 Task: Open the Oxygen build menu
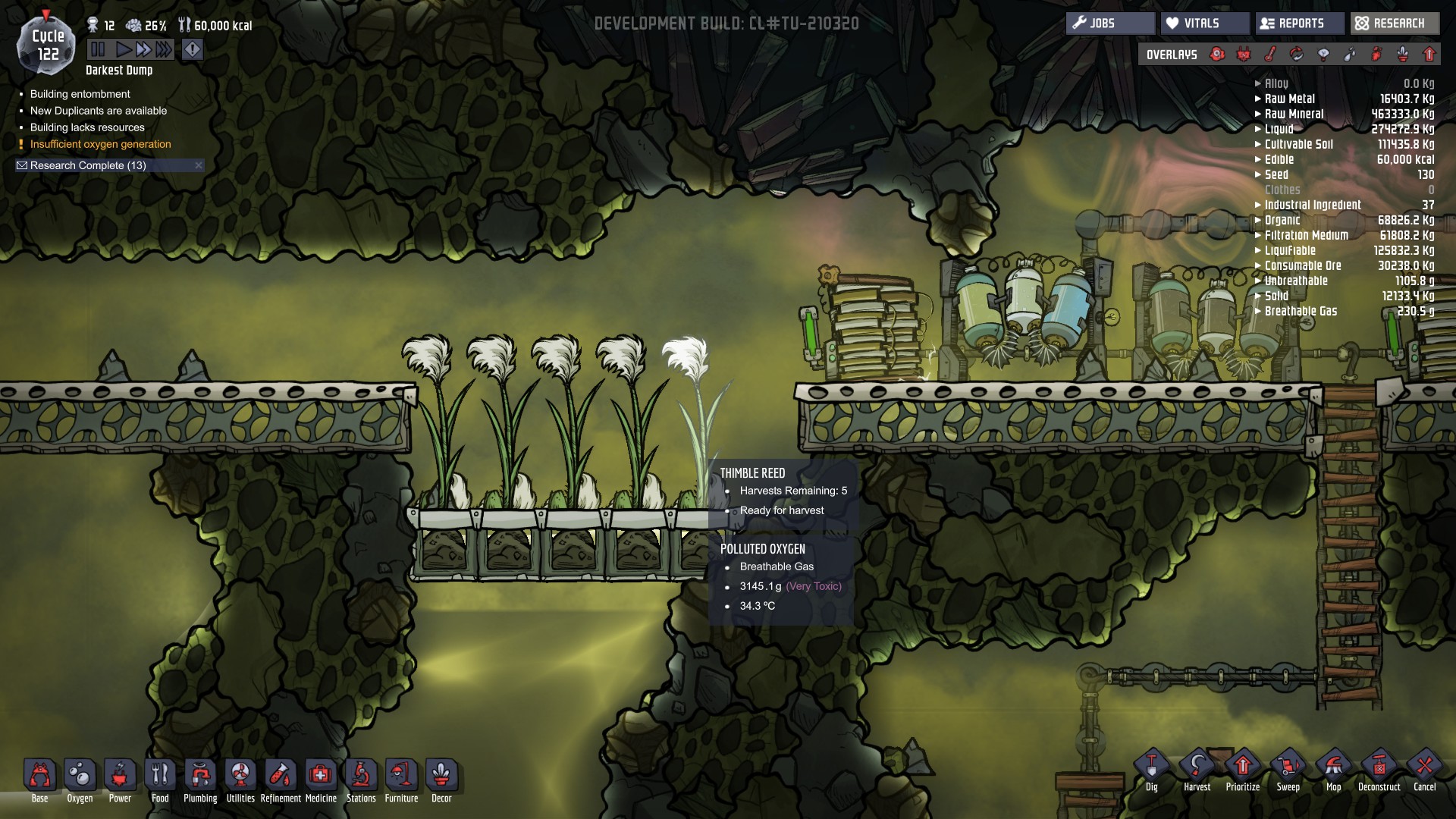point(80,775)
